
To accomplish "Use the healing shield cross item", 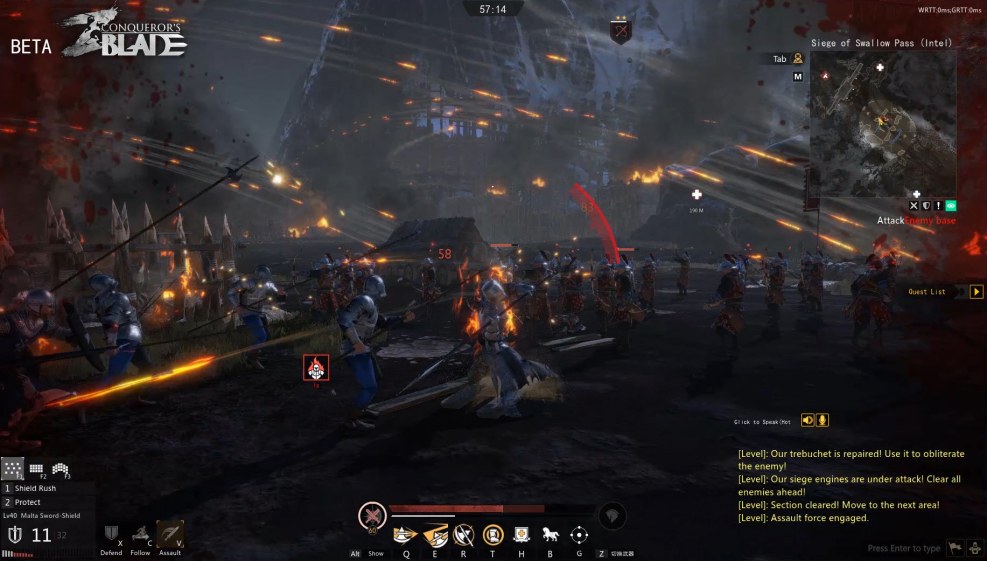I will coord(521,535).
